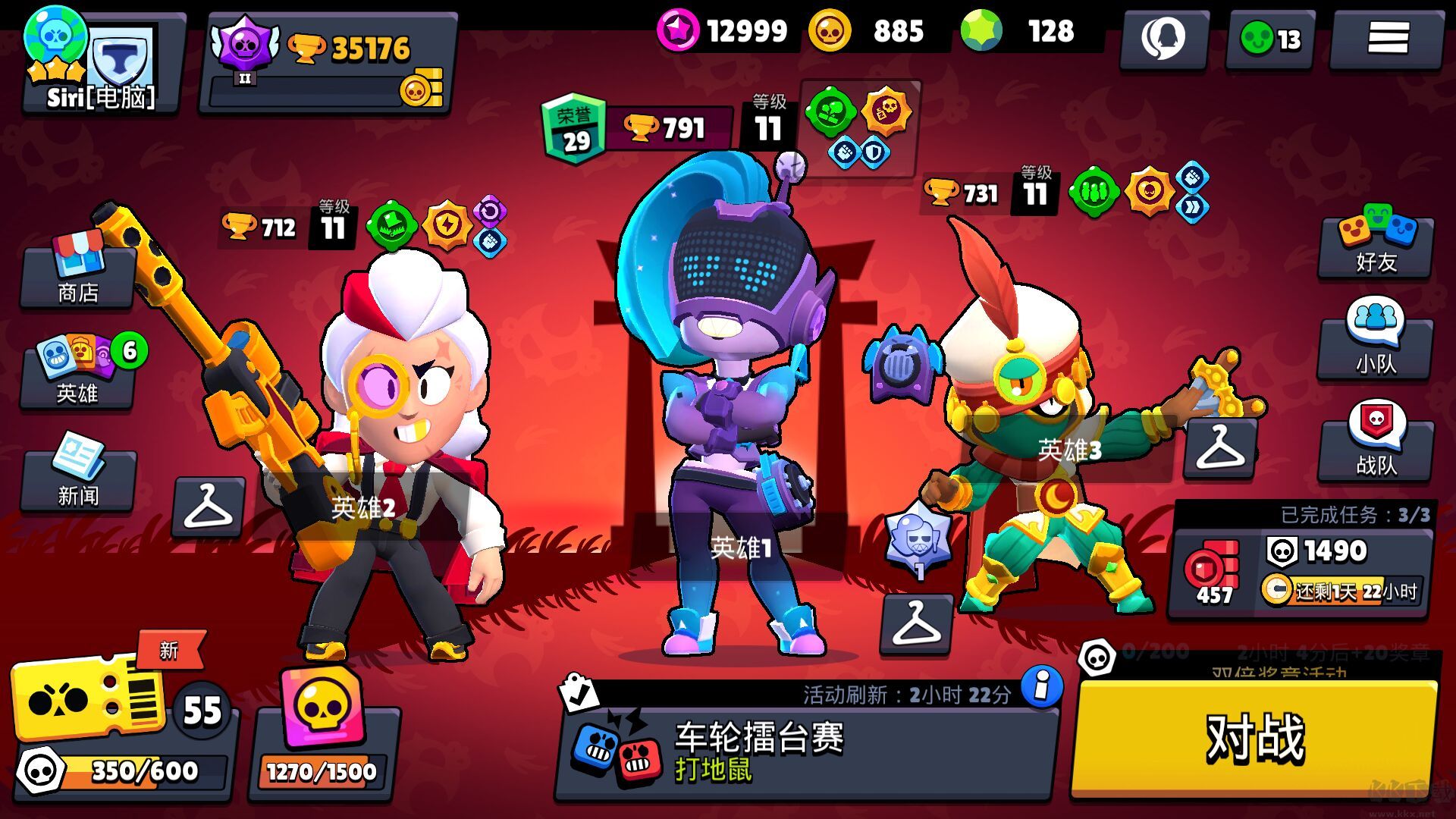The height and width of the screenshot is (819, 1456).
Task: Open the chat bubble button
Action: click(x=1163, y=38)
